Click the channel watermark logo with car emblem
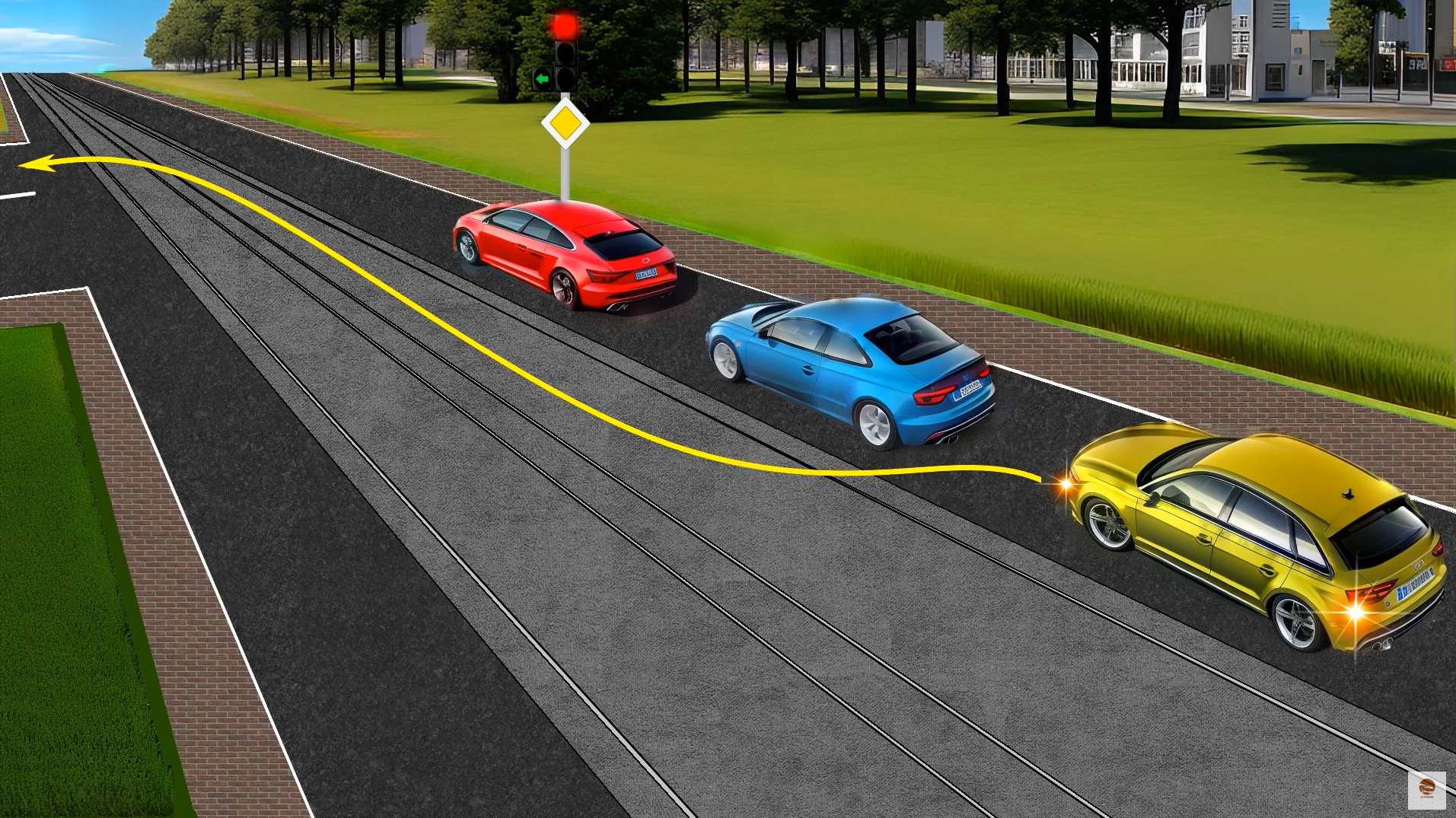The width and height of the screenshot is (1456, 818). [x=1426, y=789]
